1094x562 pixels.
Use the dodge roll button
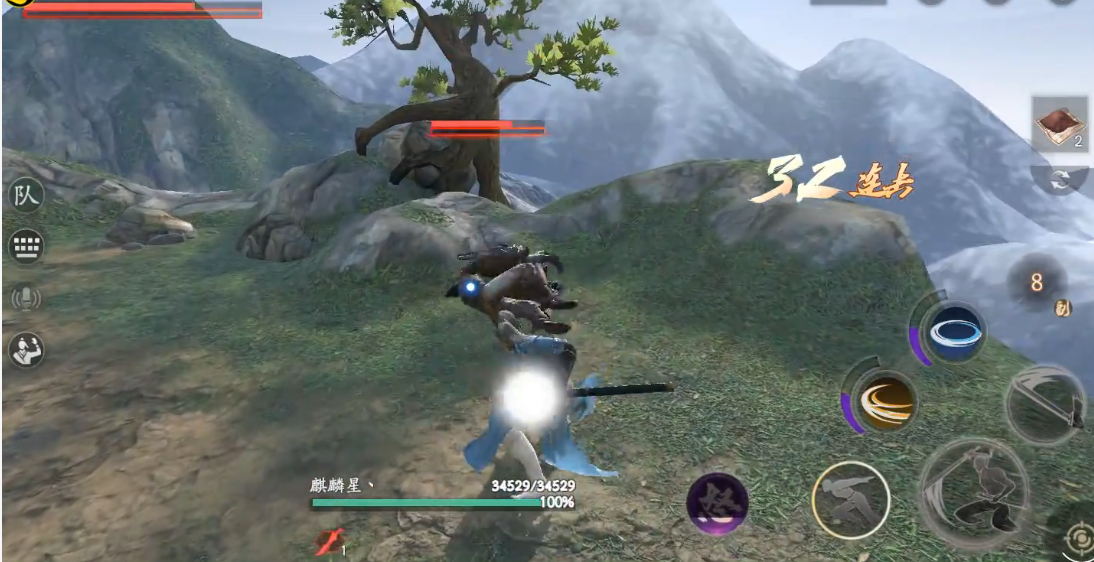coord(851,499)
